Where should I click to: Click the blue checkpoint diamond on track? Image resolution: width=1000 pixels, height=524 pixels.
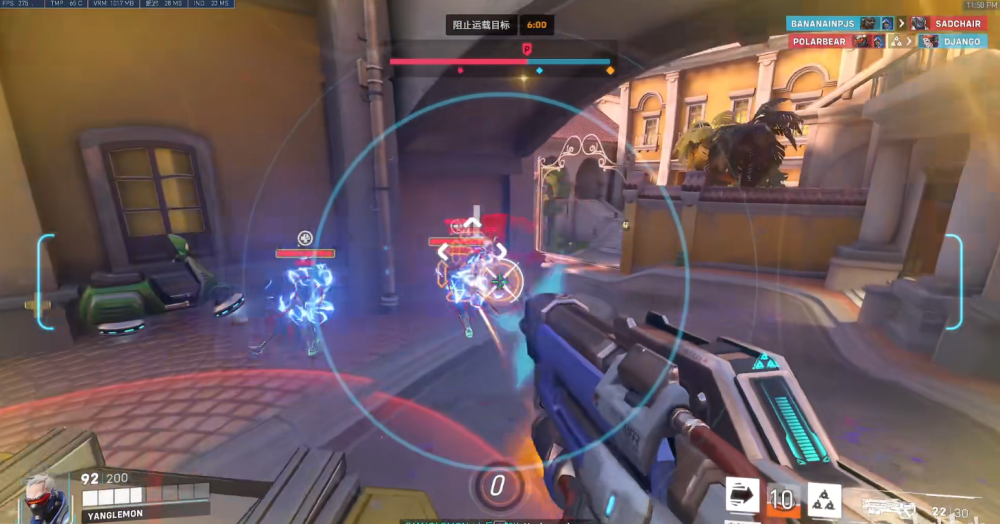pos(540,71)
